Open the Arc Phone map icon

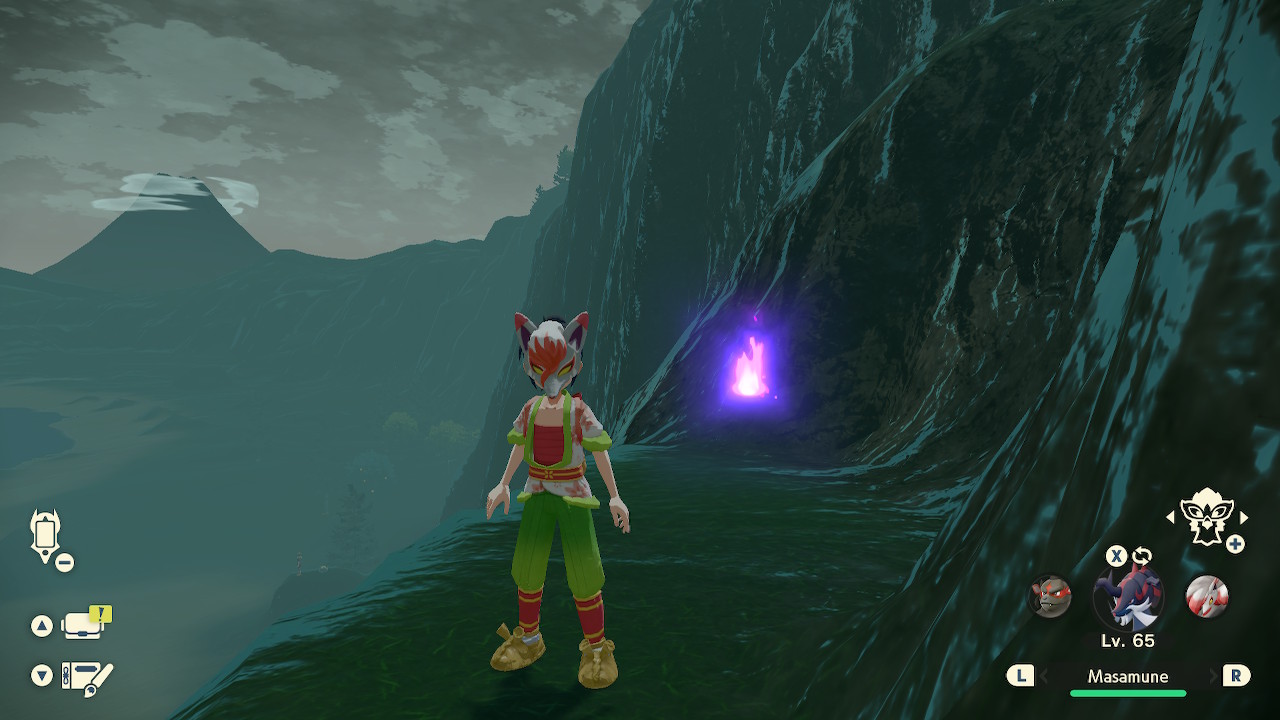tap(46, 535)
